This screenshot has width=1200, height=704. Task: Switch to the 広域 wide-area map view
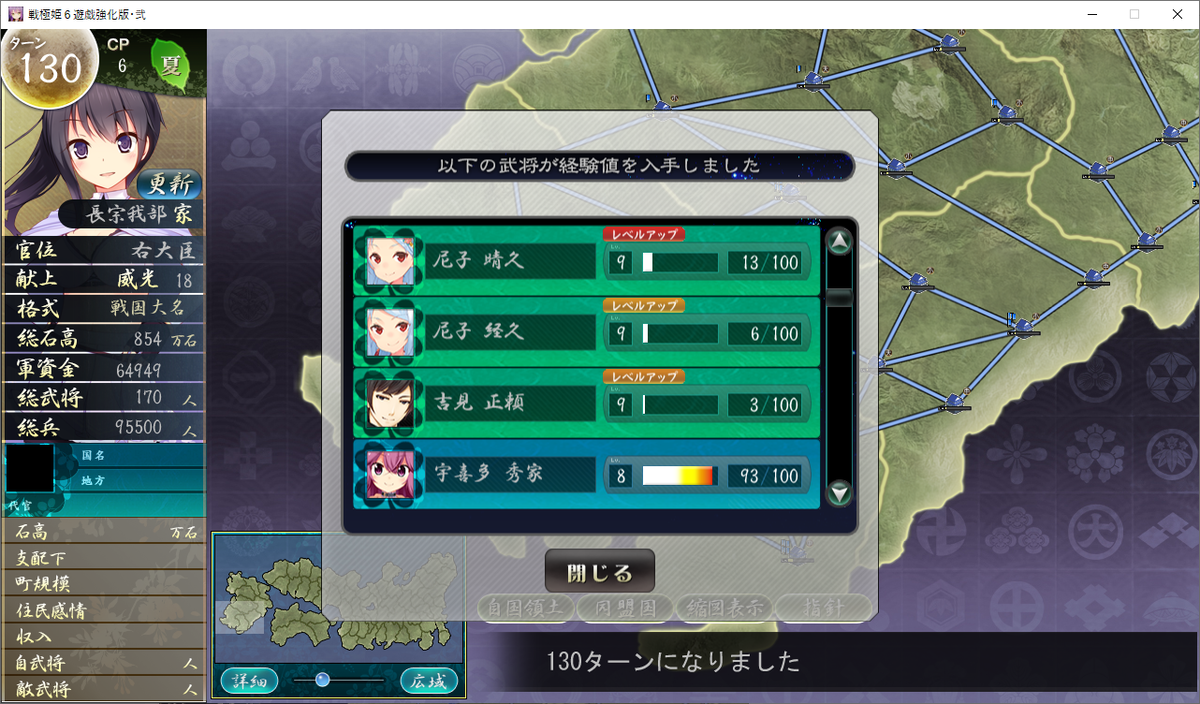click(429, 681)
